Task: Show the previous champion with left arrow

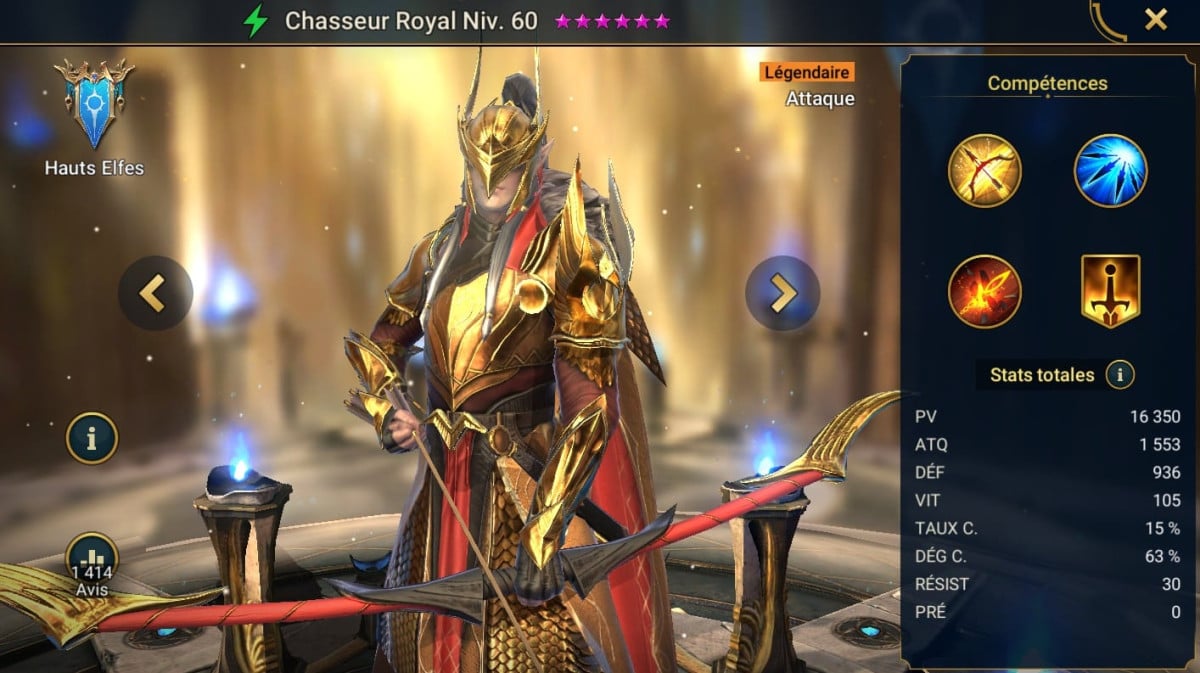Action: pos(155,293)
